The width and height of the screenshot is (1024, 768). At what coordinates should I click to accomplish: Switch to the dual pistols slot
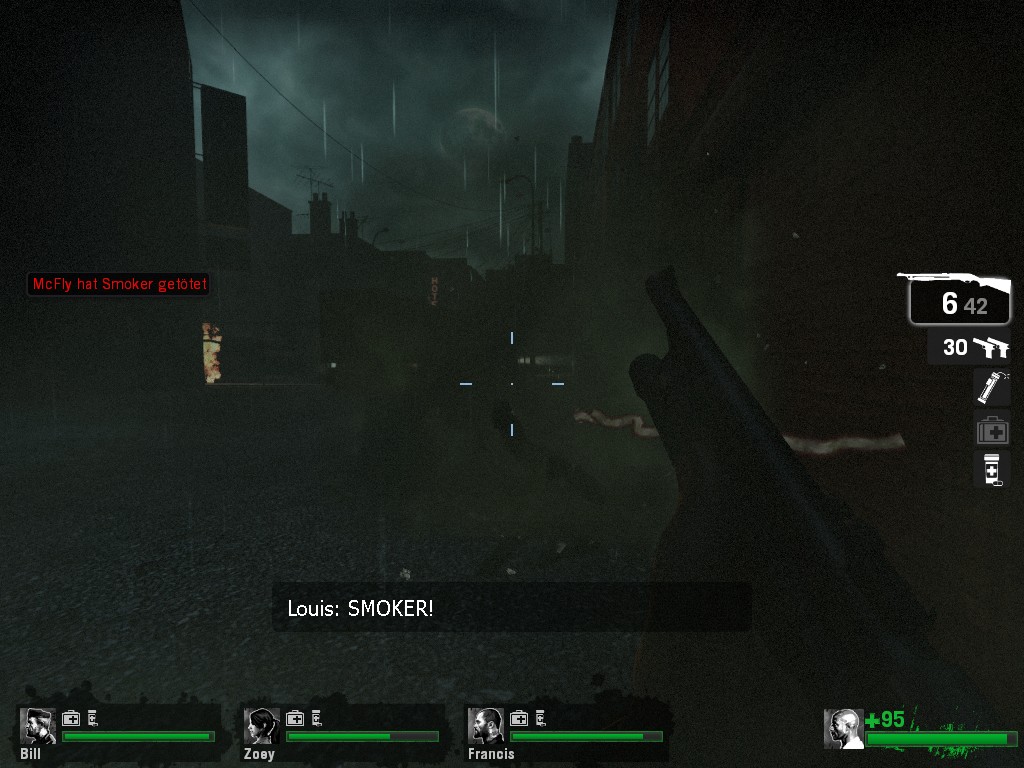click(x=968, y=347)
